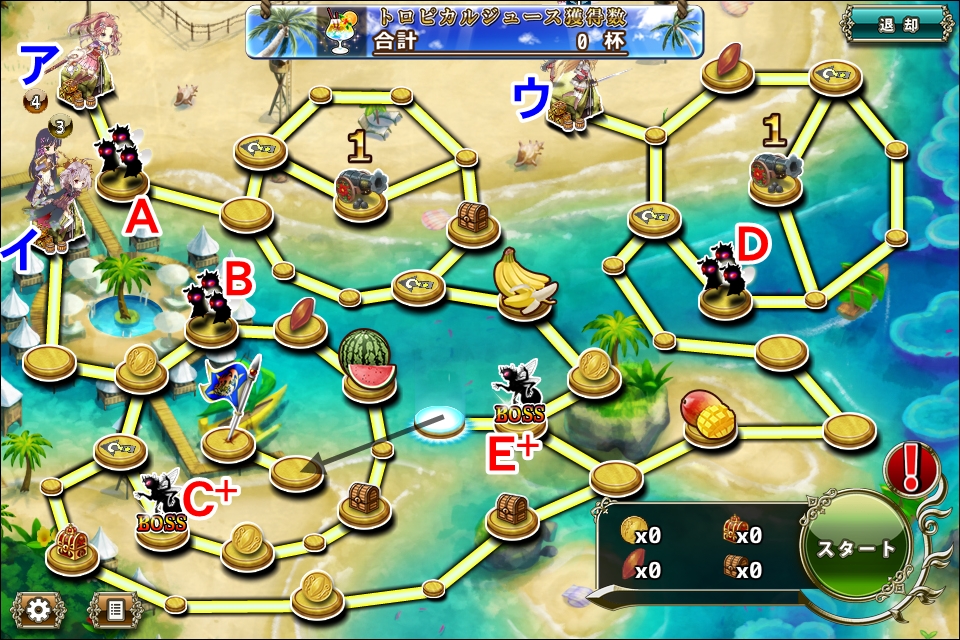Choose the pest node labeled D
Screen dimensions: 960x640
tap(724, 281)
